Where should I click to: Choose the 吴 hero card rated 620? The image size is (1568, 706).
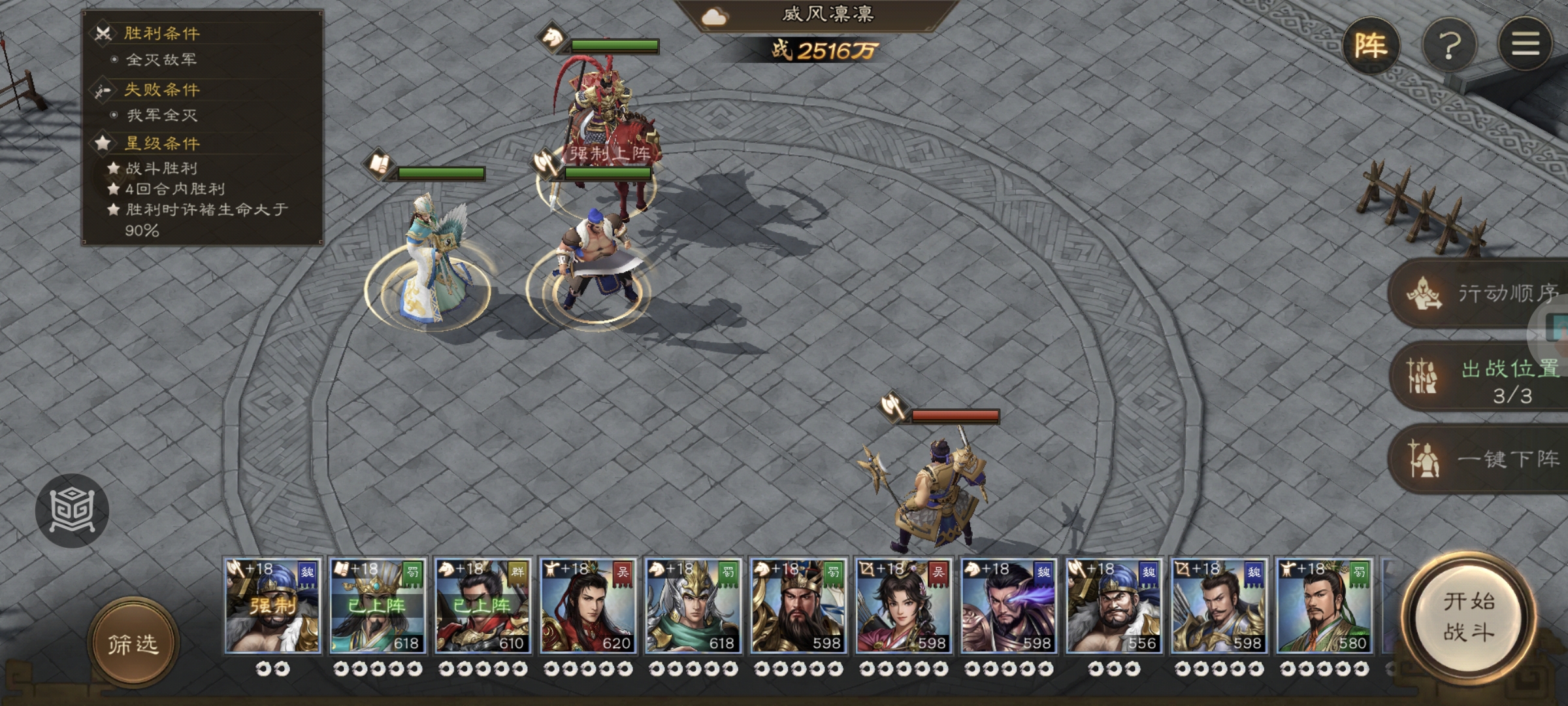(x=588, y=605)
